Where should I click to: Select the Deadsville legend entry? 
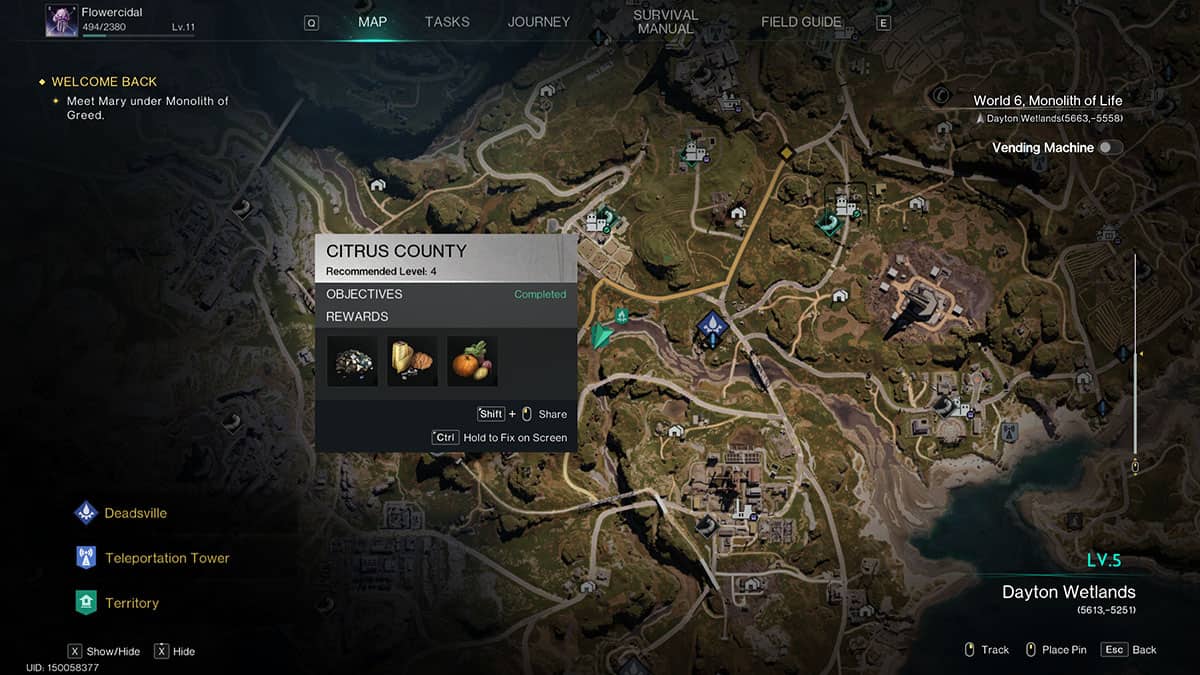click(135, 513)
